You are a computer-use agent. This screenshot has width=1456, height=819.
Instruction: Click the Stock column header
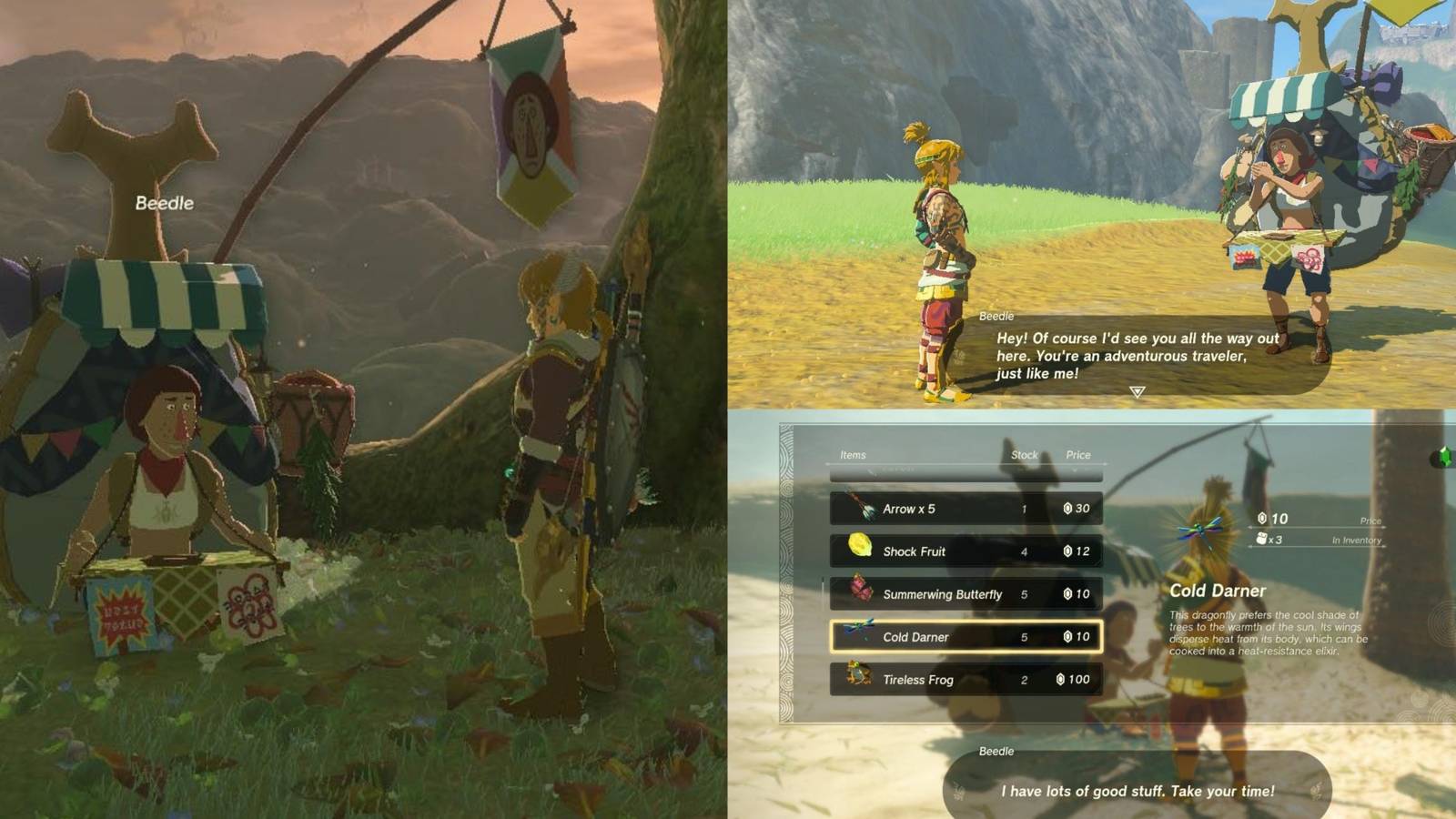click(1024, 455)
